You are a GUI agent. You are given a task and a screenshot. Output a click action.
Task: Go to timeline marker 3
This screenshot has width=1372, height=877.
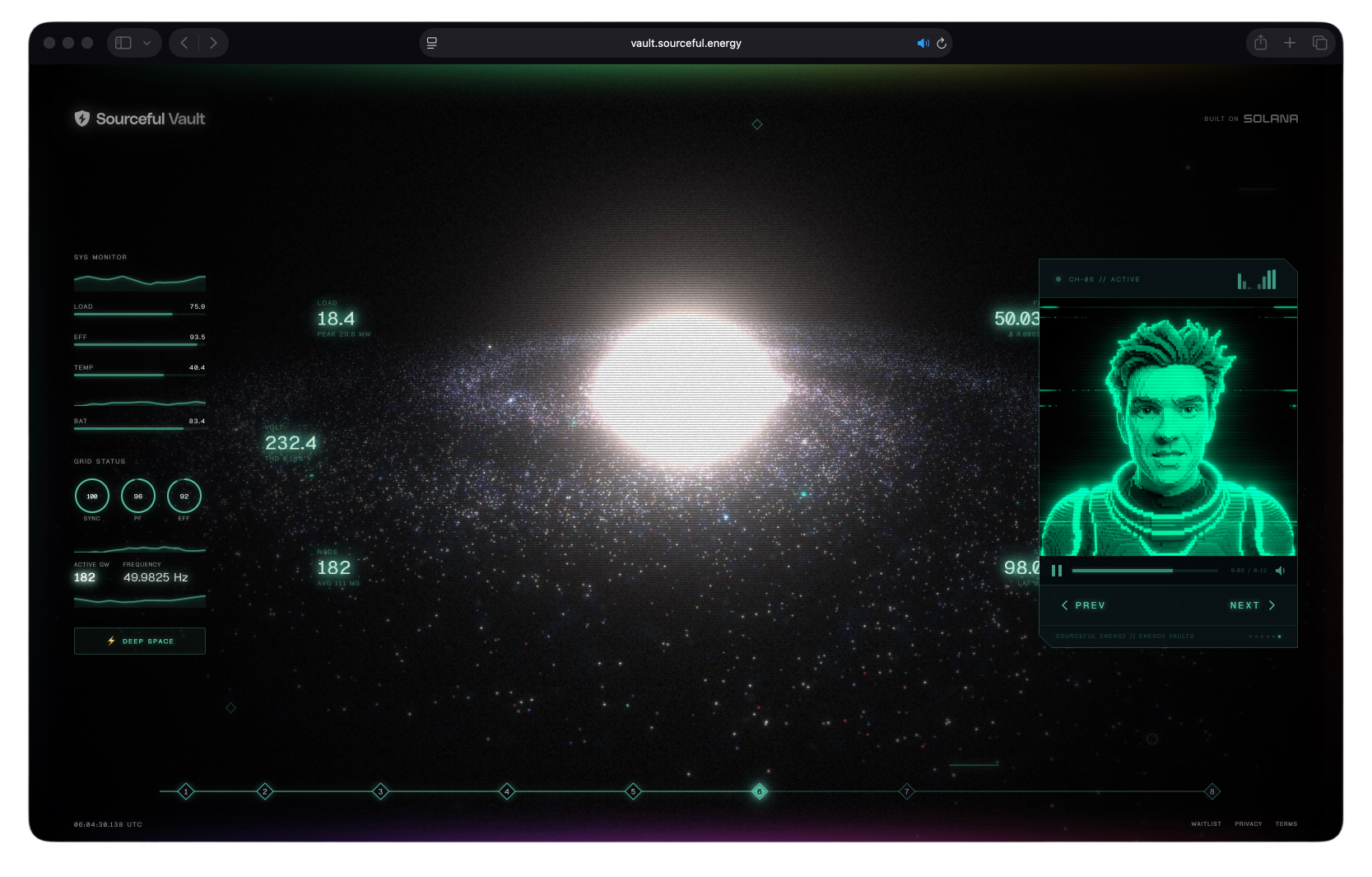pyautogui.click(x=380, y=791)
